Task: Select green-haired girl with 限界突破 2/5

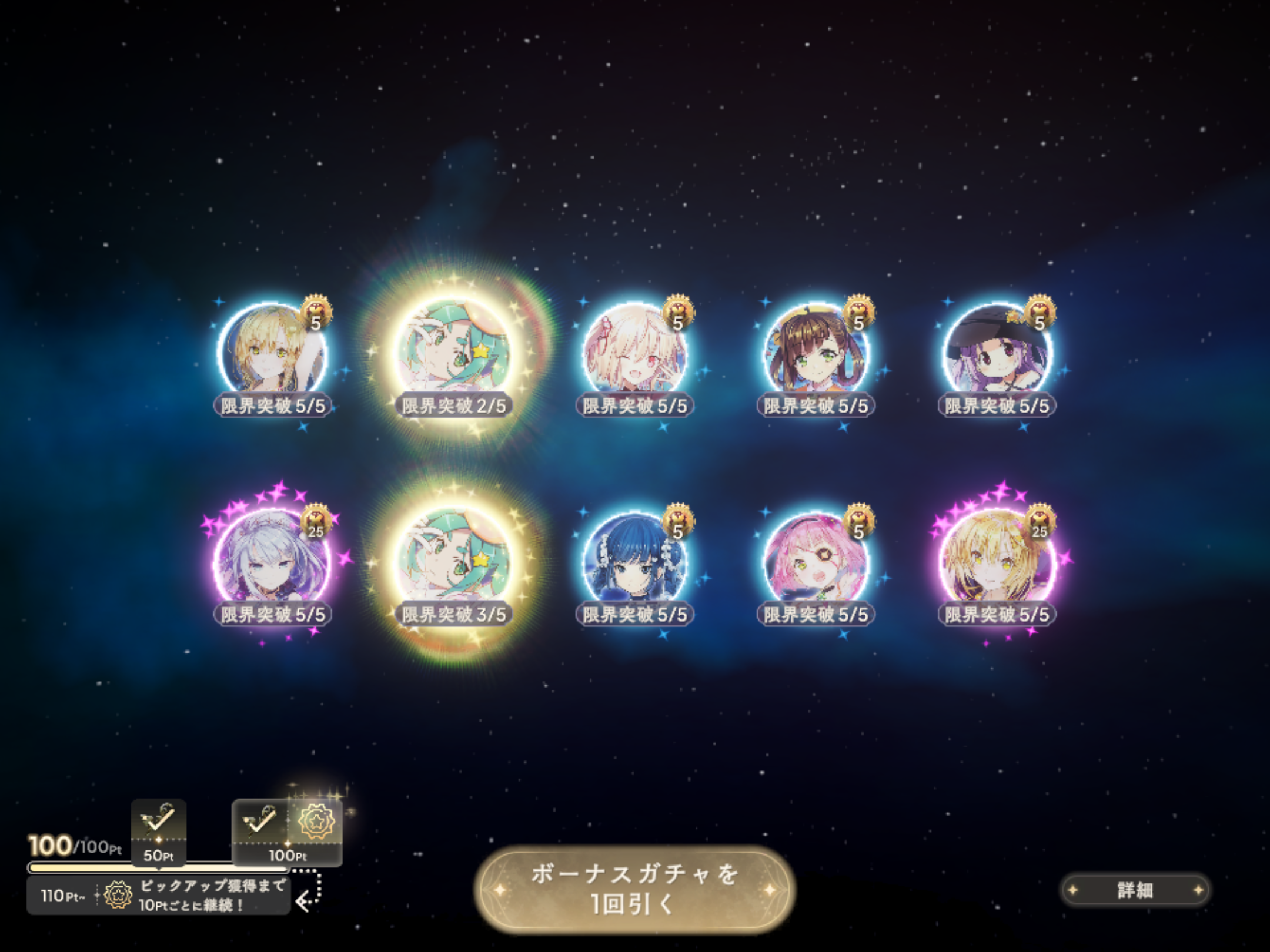Action: (x=453, y=353)
